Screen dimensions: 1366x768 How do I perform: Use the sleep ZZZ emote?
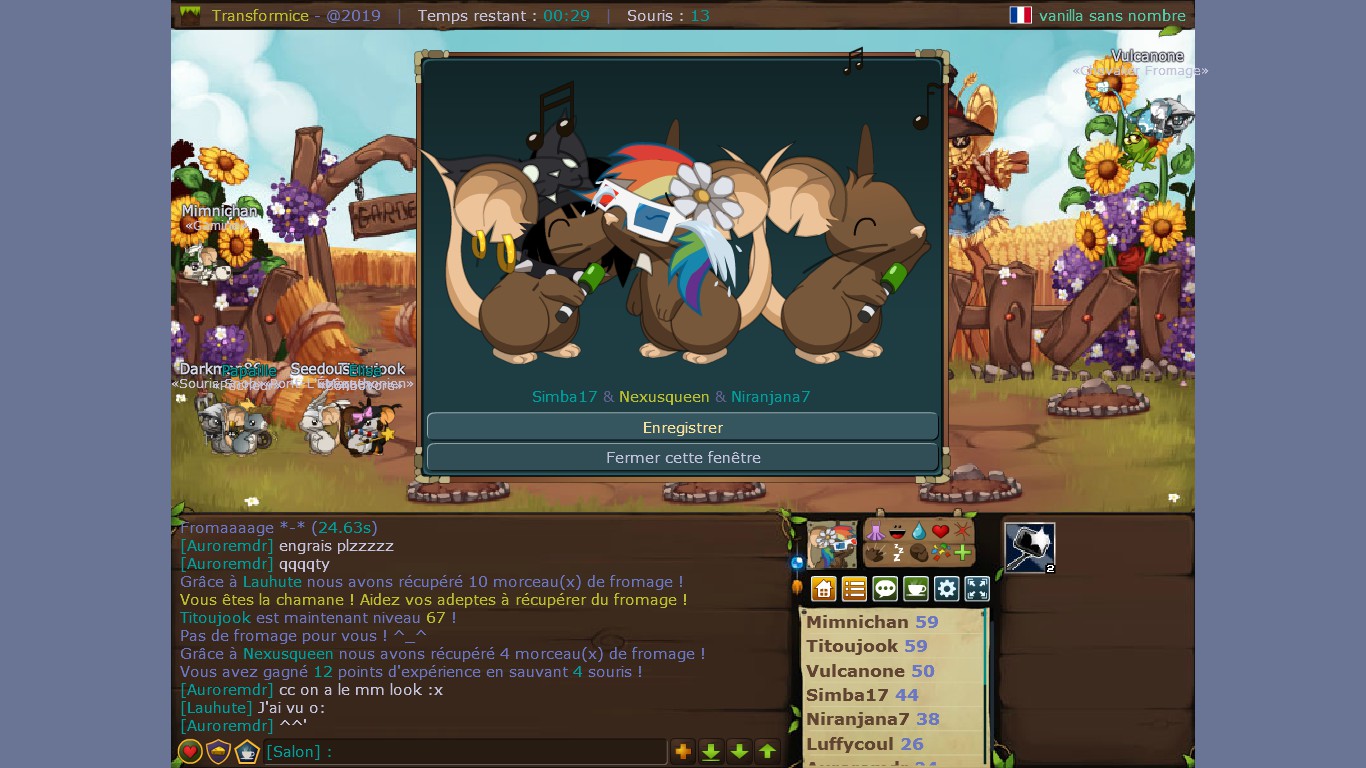(898, 553)
